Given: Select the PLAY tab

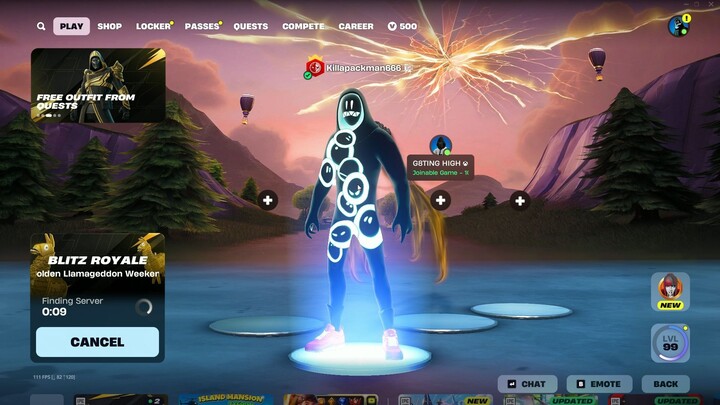Looking at the screenshot, I should tap(71, 27).
